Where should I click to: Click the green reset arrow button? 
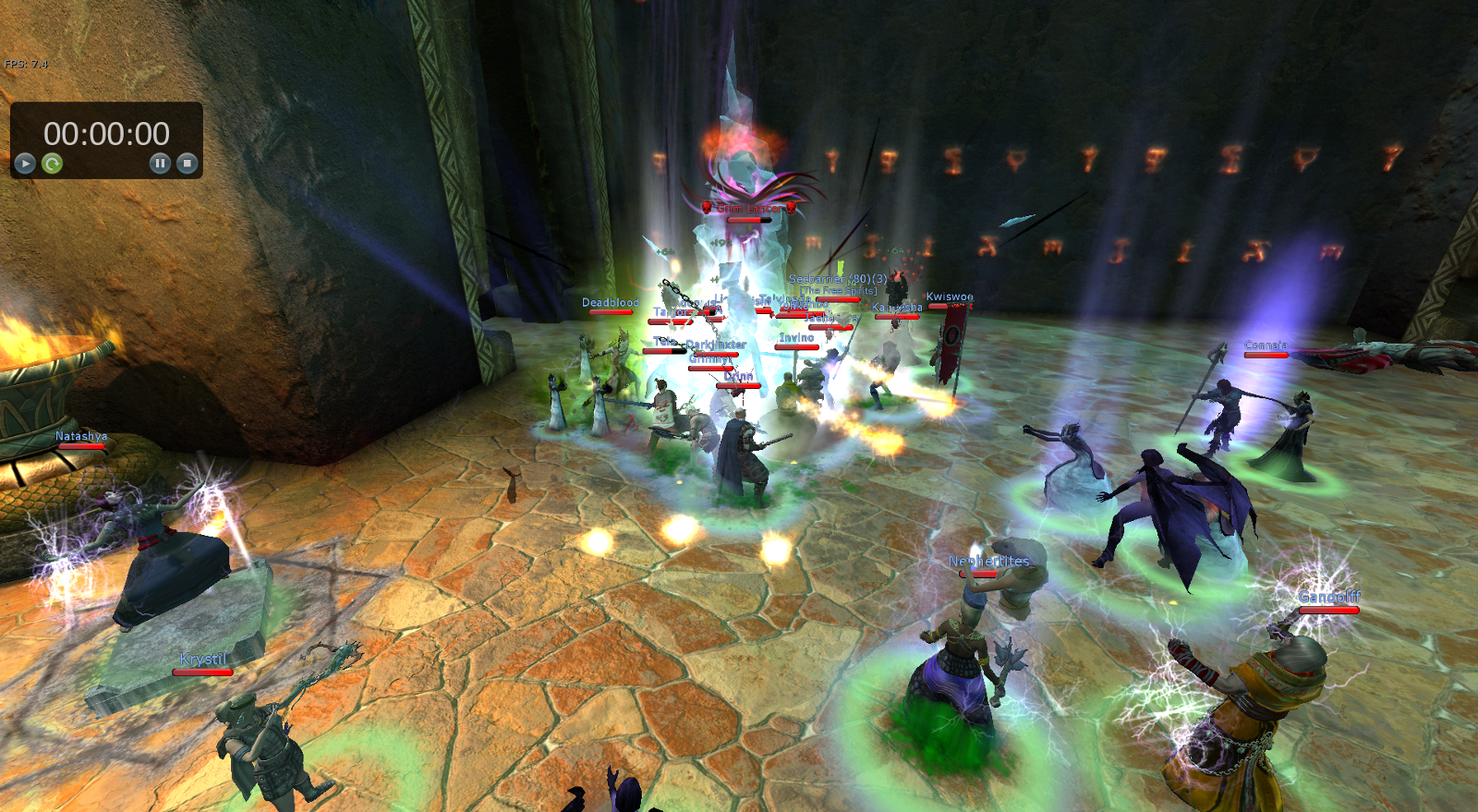coord(53,164)
